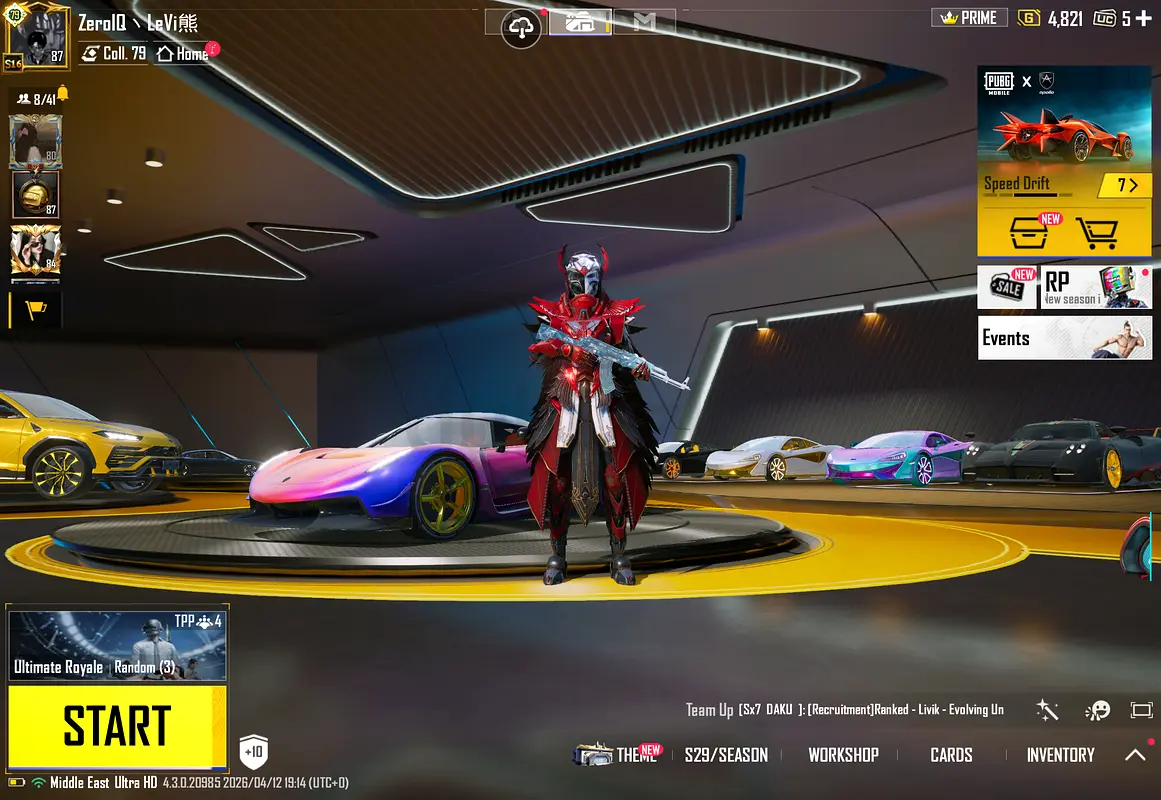Image resolution: width=1161 pixels, height=800 pixels.
Task: Open the THEME menu
Action: tap(620, 755)
